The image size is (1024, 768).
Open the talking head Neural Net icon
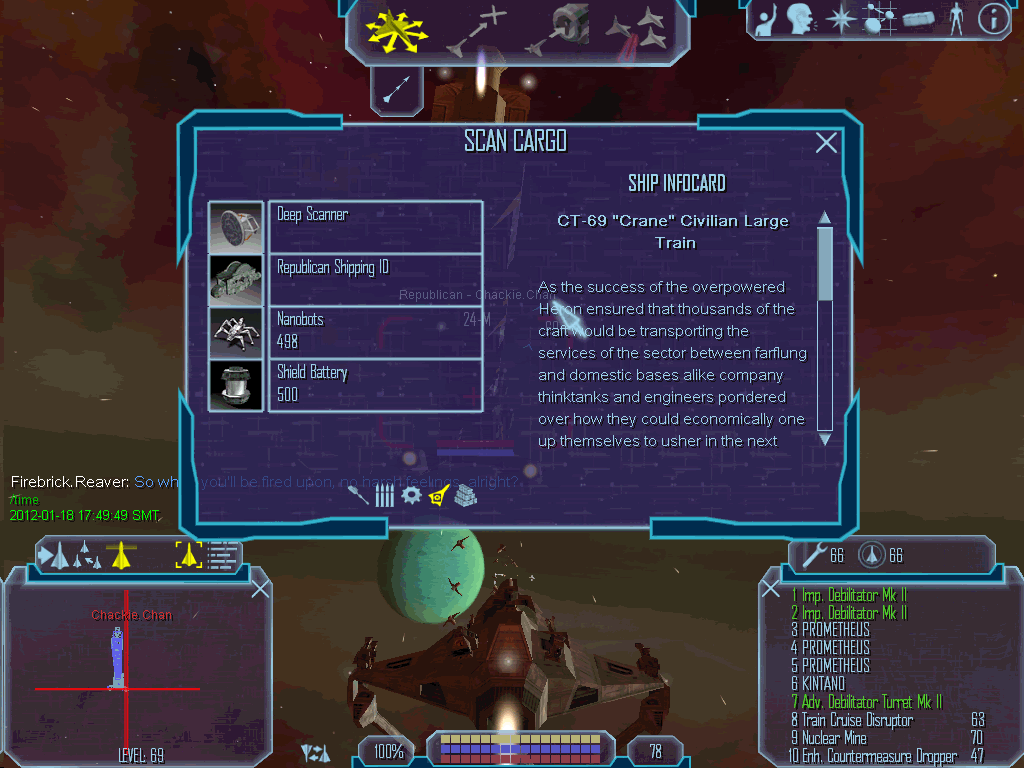(x=801, y=19)
